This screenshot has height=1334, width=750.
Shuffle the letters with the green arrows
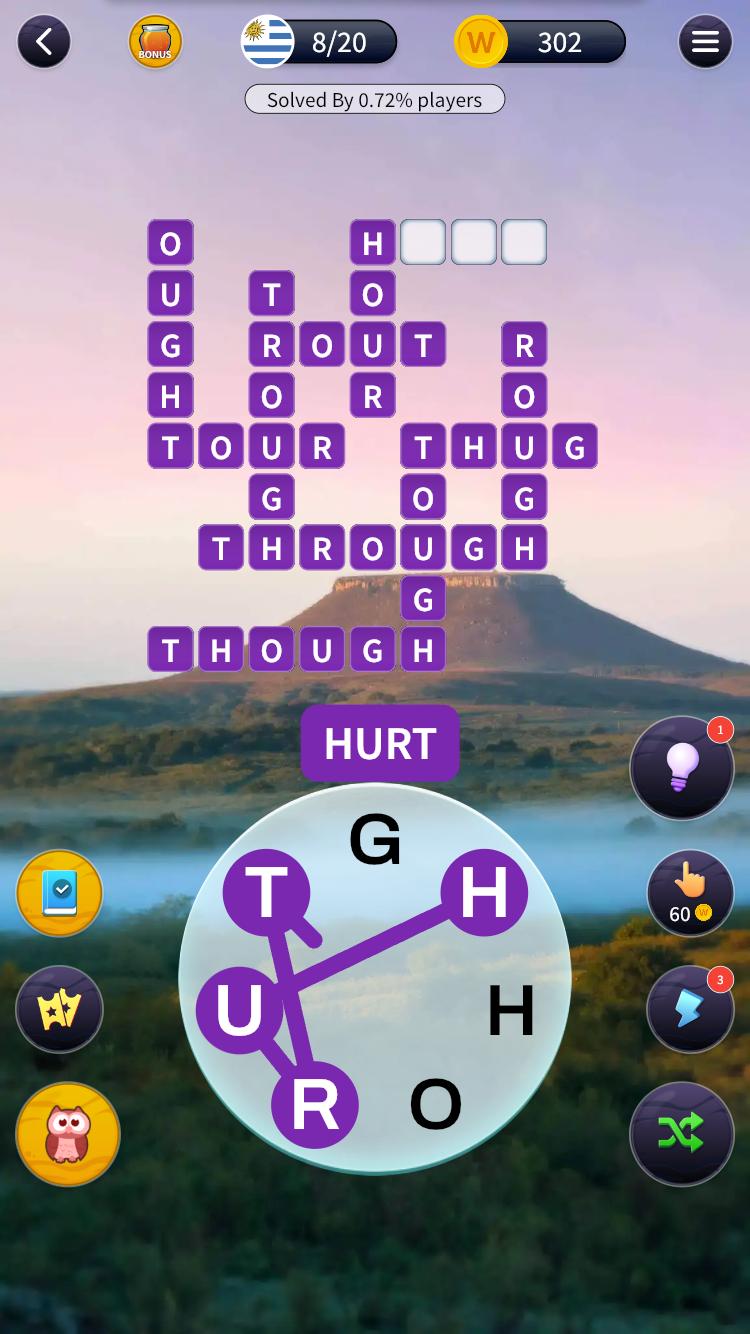click(x=682, y=1133)
